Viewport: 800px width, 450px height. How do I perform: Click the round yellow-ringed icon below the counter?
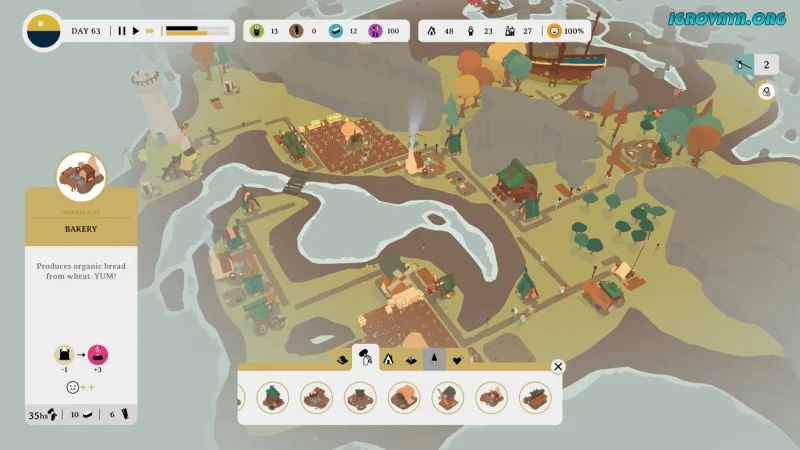click(766, 91)
